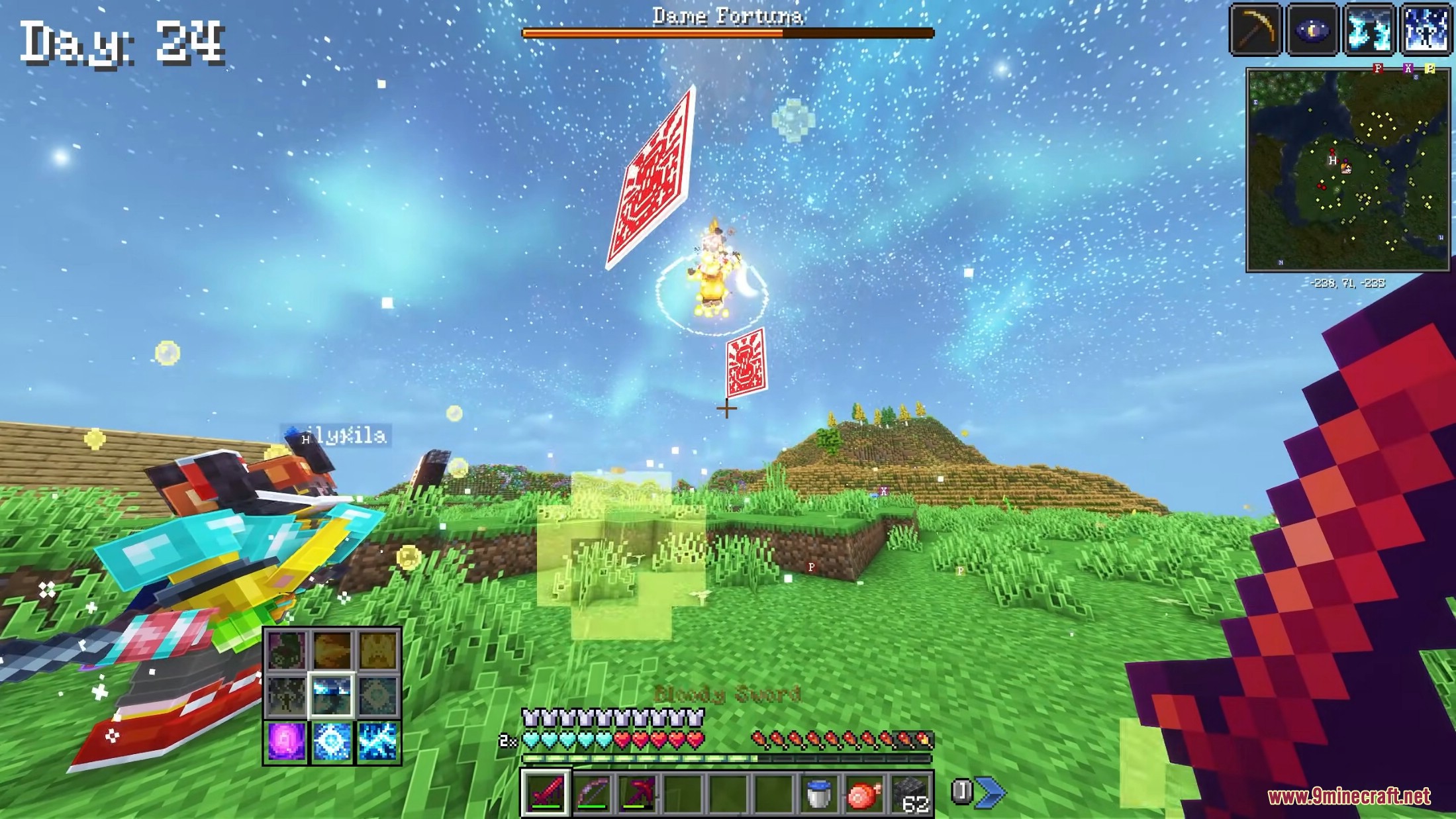Click the cyan lightning effect icon
The width and height of the screenshot is (1456, 819).
click(1369, 30)
